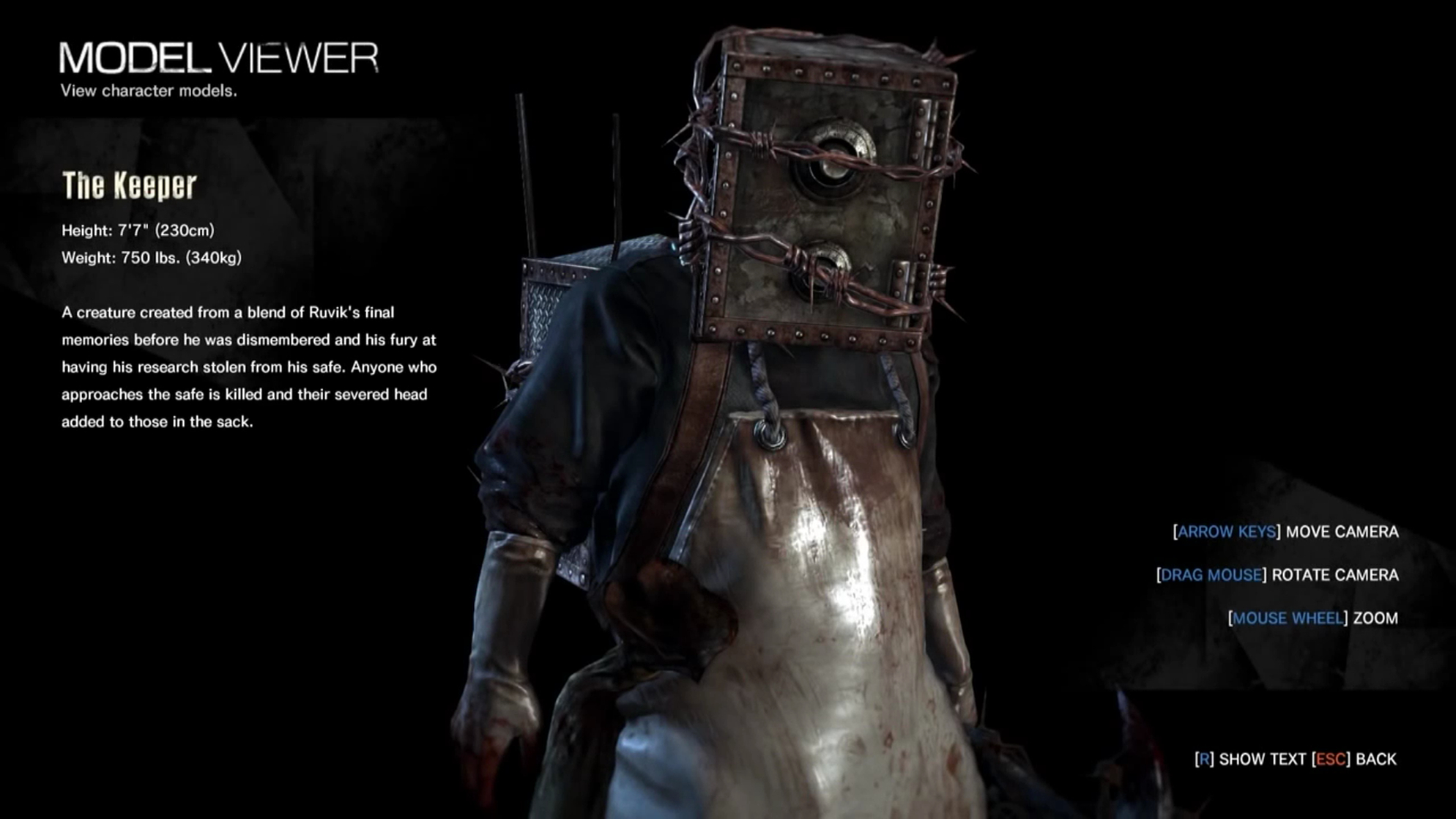Select The Keeper name heading
Image resolution: width=1456 pixels, height=819 pixels.
(129, 185)
